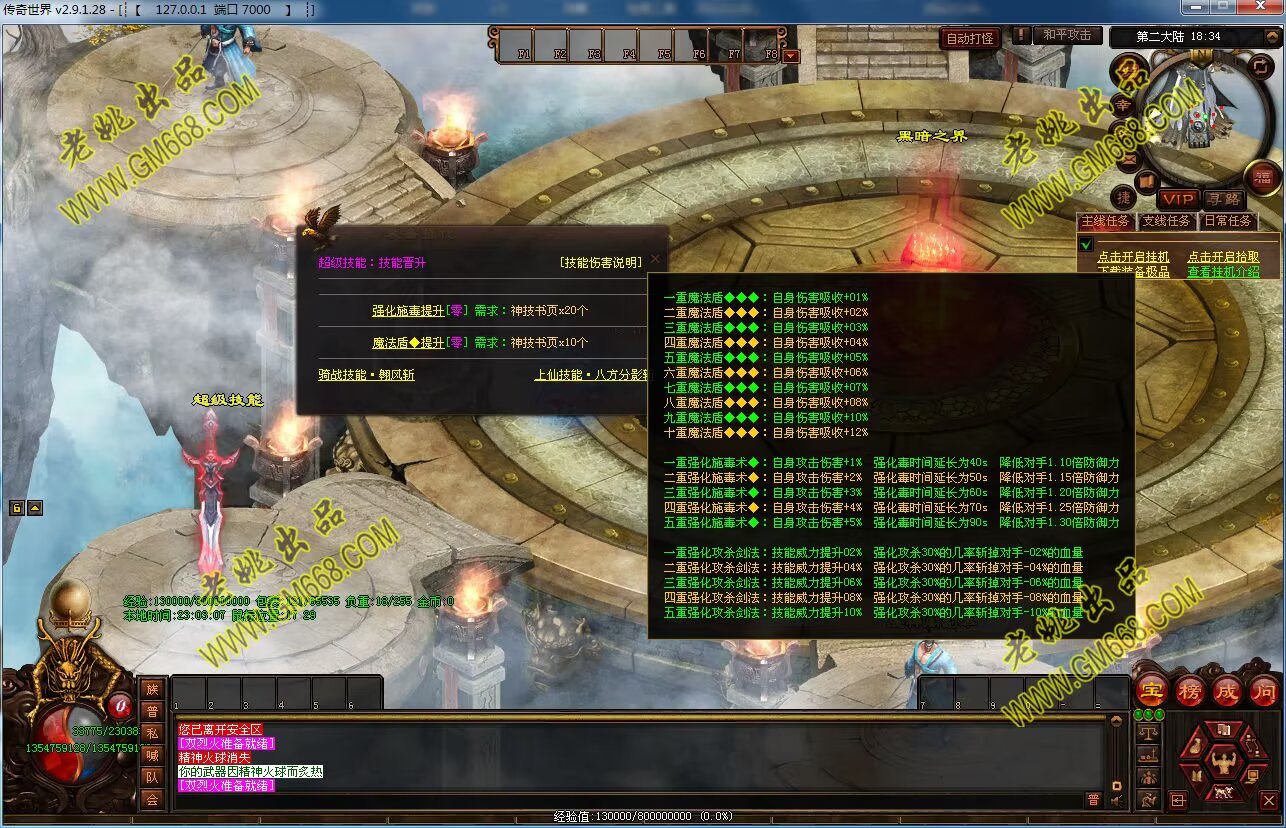Open the green 查看挂机介绍 link
This screenshot has height=828, width=1286.
pyautogui.click(x=1223, y=271)
